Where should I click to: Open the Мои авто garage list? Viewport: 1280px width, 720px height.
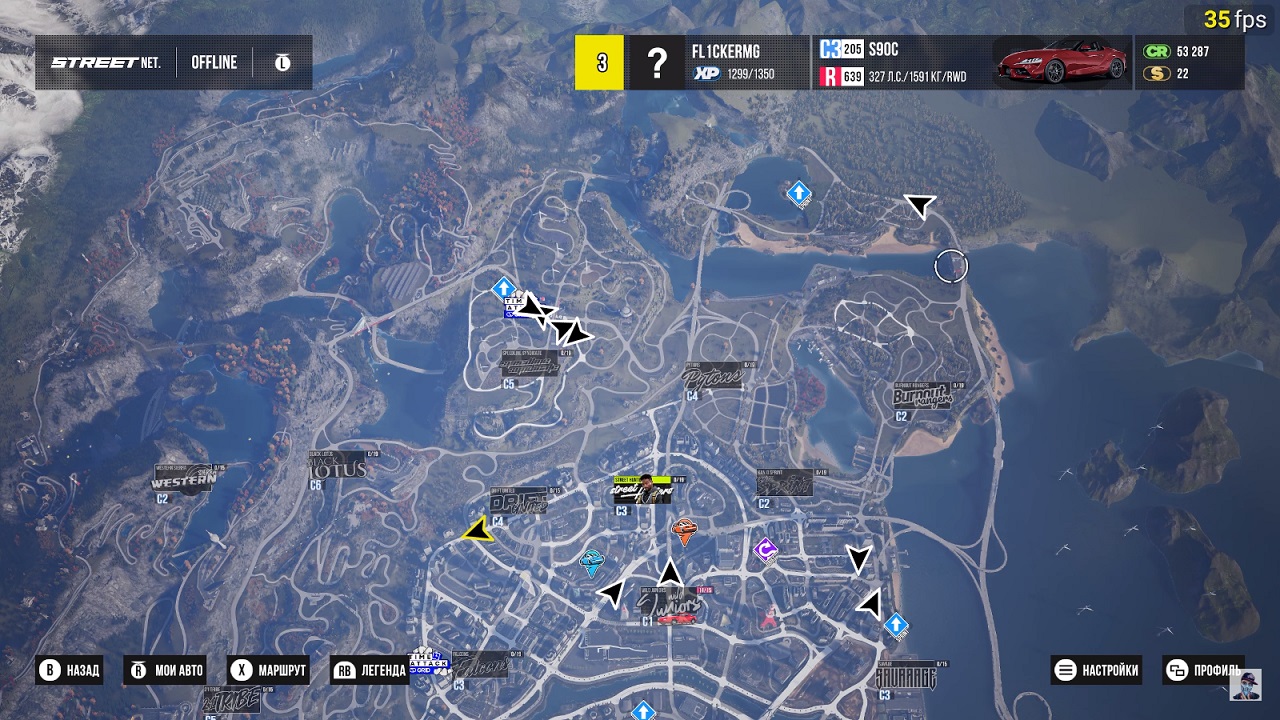166,670
